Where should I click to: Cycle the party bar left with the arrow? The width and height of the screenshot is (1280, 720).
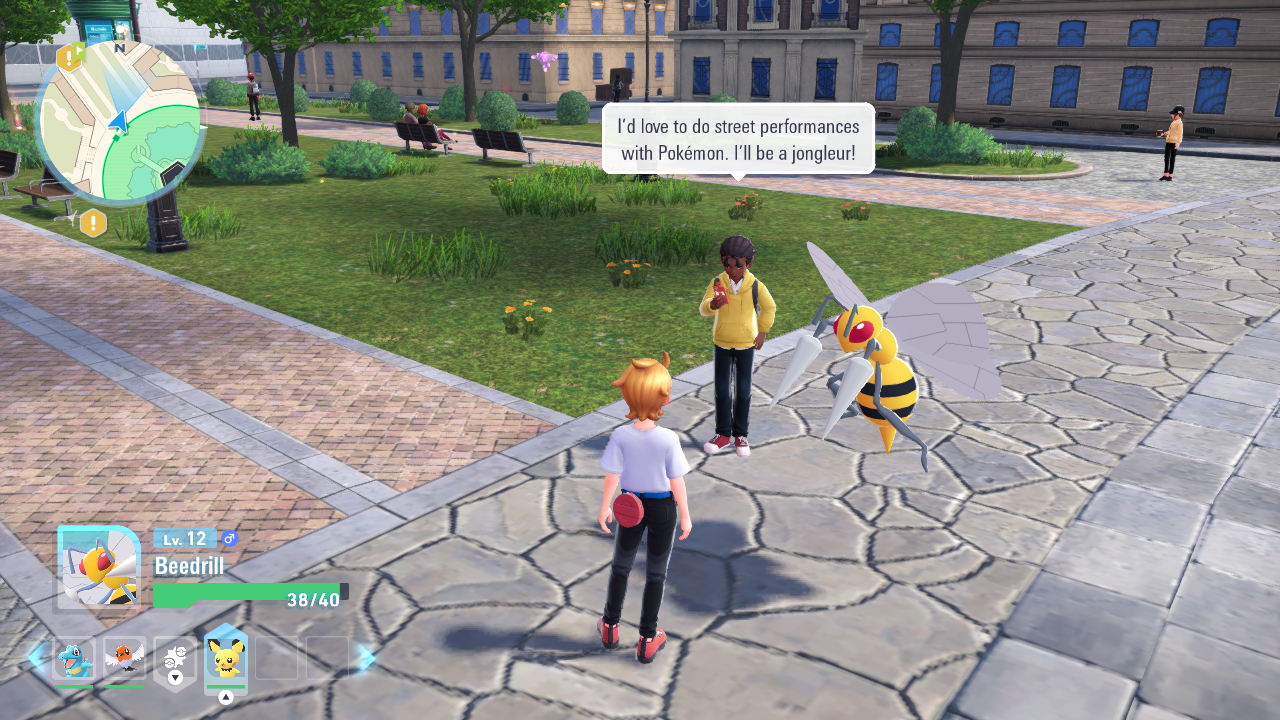37,658
